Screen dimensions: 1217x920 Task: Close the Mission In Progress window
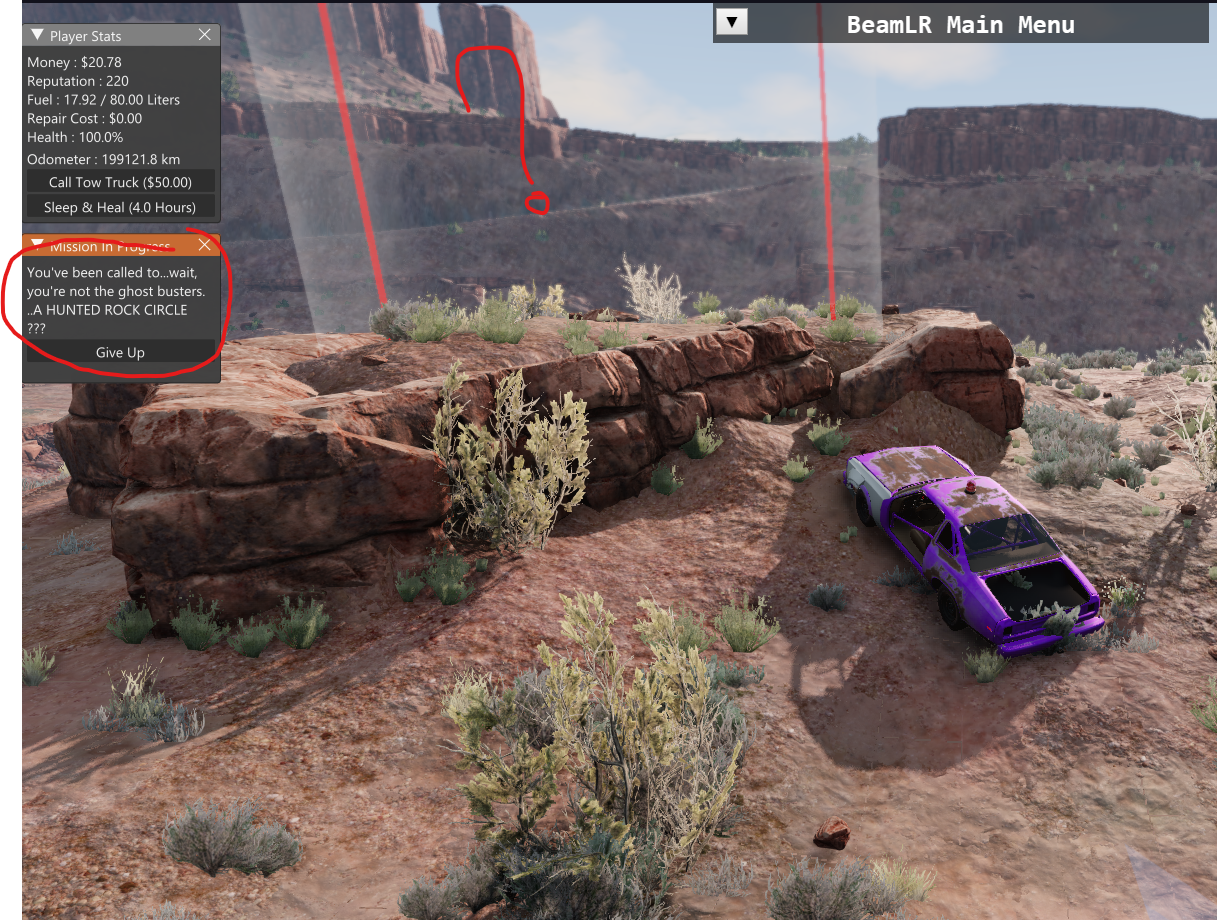click(205, 245)
